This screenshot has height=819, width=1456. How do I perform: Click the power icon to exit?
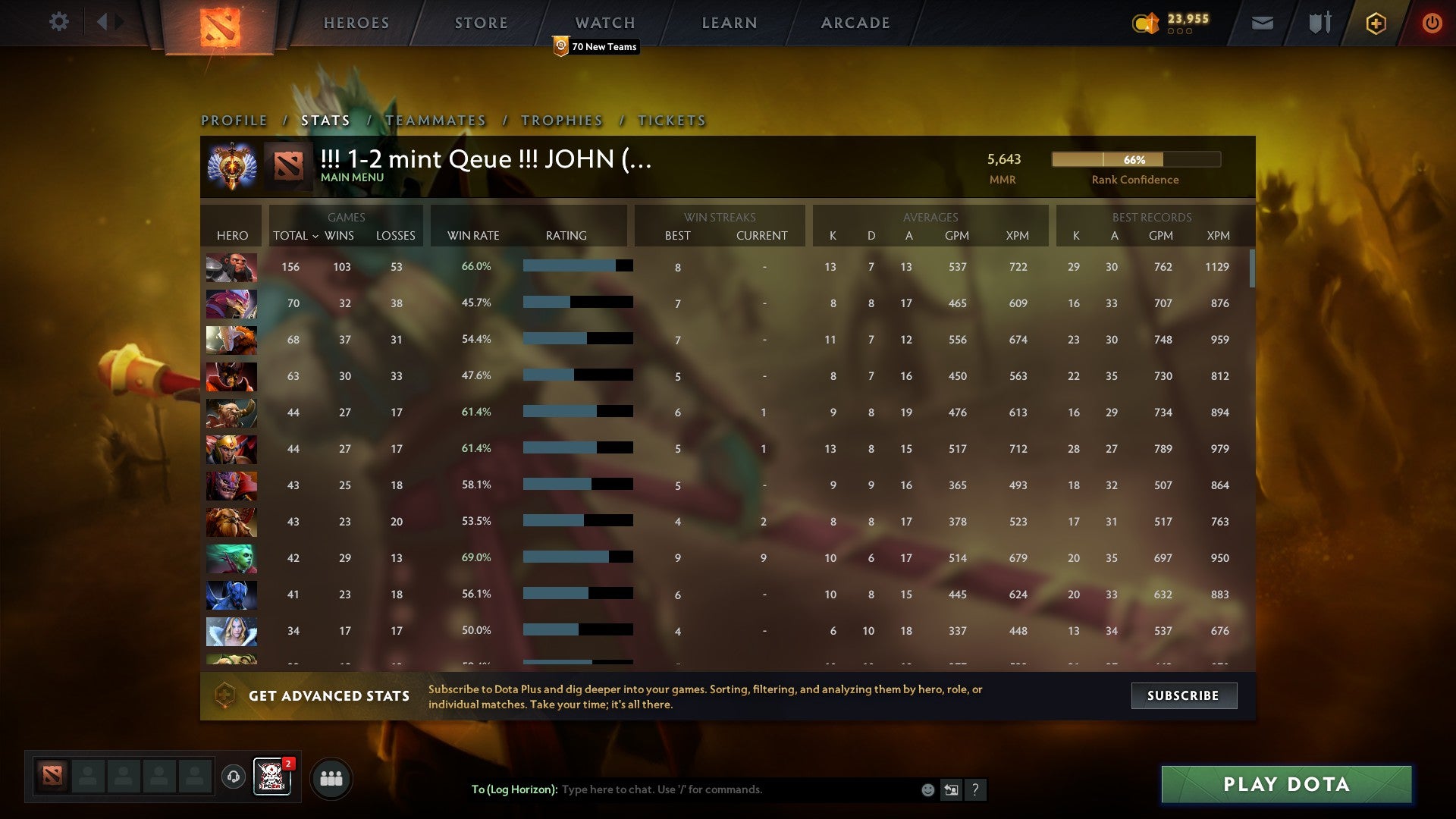[x=1432, y=23]
